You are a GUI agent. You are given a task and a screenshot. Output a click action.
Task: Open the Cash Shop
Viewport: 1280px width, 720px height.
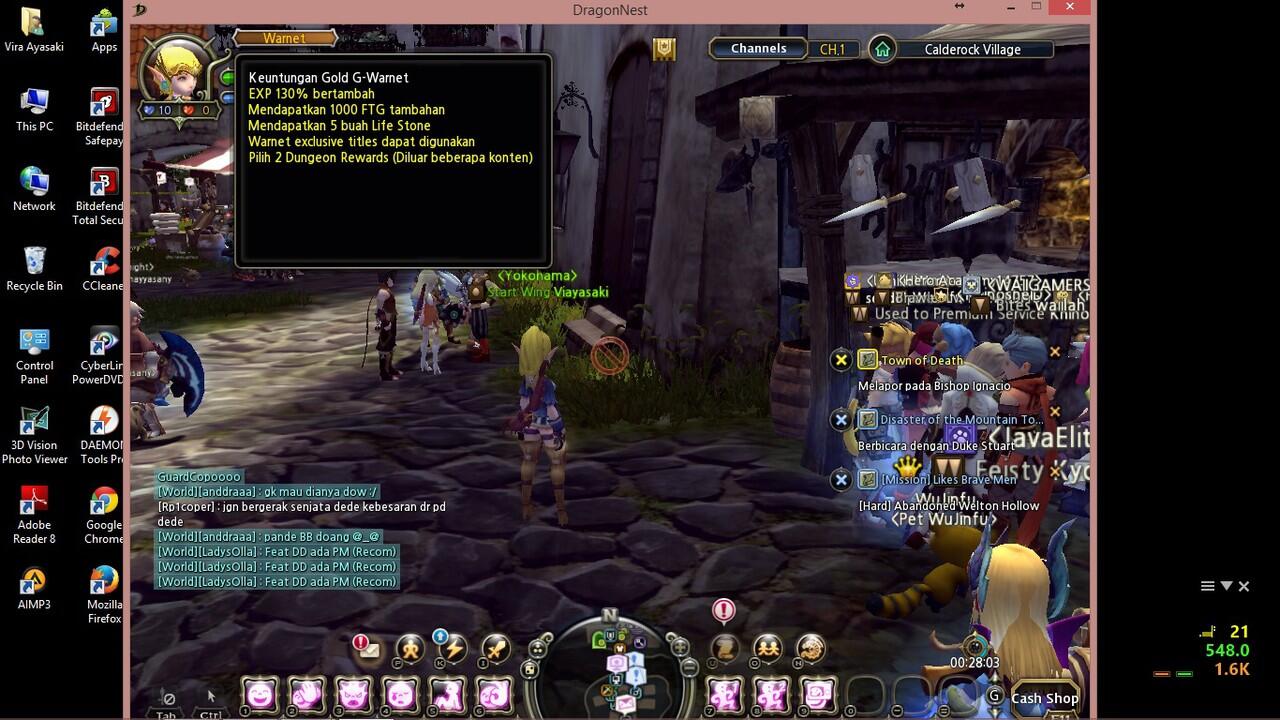pyautogui.click(x=1044, y=698)
